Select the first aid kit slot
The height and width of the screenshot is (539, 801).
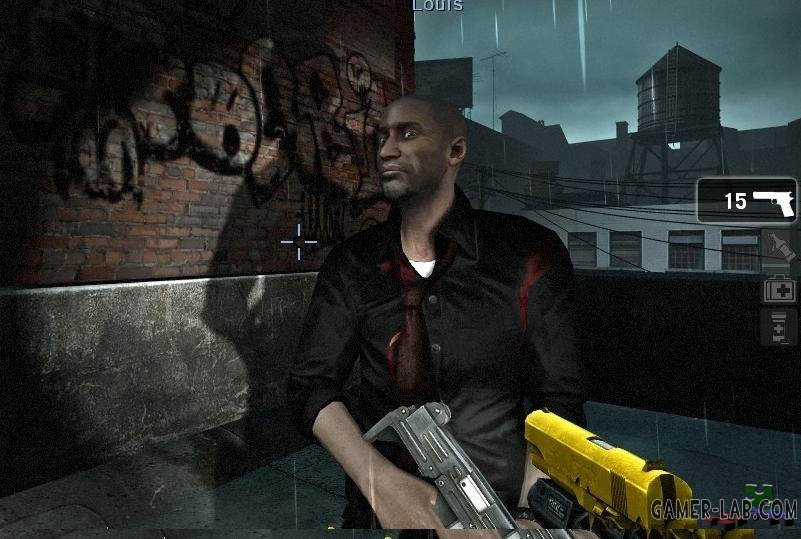click(x=779, y=289)
